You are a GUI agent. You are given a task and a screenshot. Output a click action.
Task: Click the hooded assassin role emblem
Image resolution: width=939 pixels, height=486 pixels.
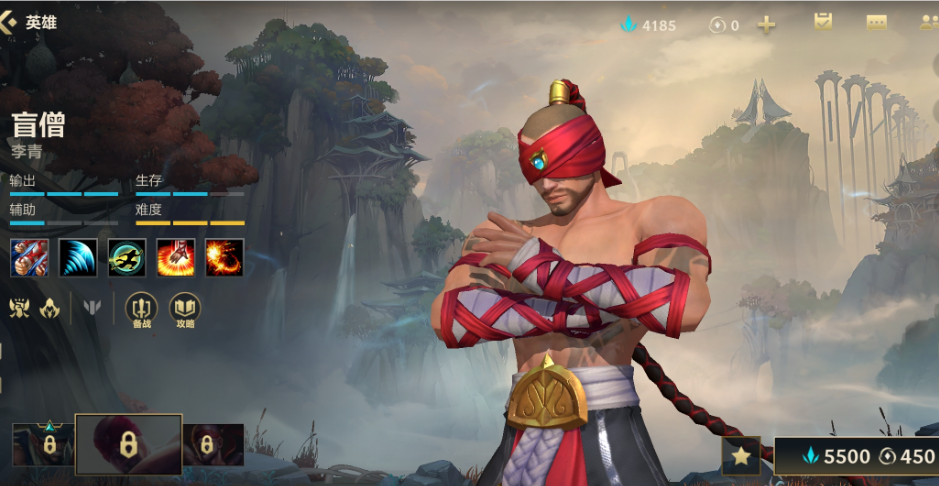coord(49,308)
